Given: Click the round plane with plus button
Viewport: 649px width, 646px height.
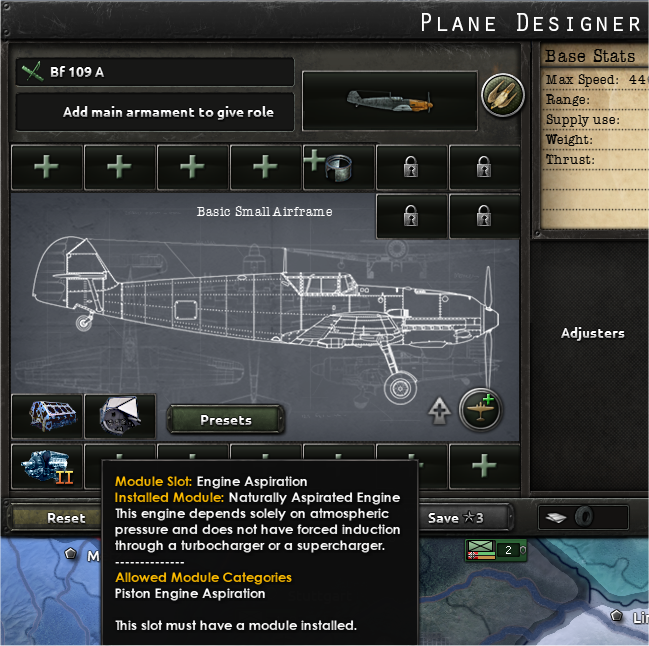Looking at the screenshot, I should point(480,408).
